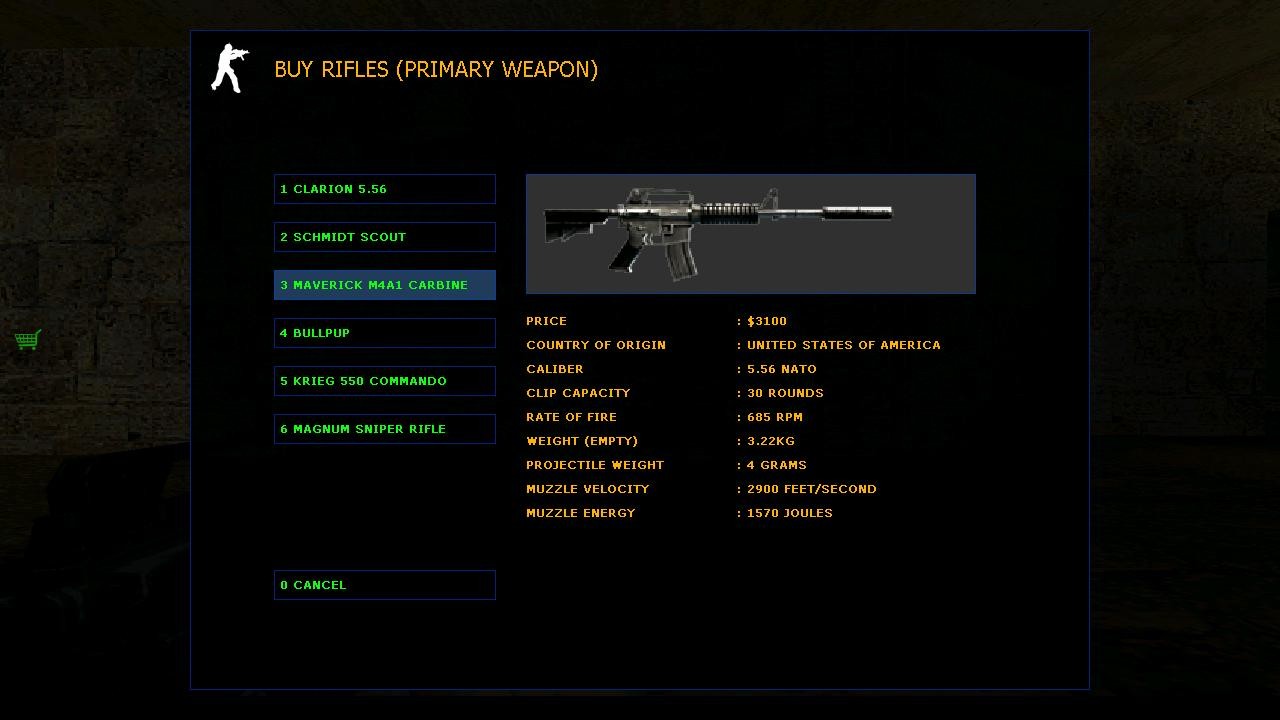Viewport: 1280px width, 720px height.
Task: Click the $3100 price value
Action: (765, 321)
